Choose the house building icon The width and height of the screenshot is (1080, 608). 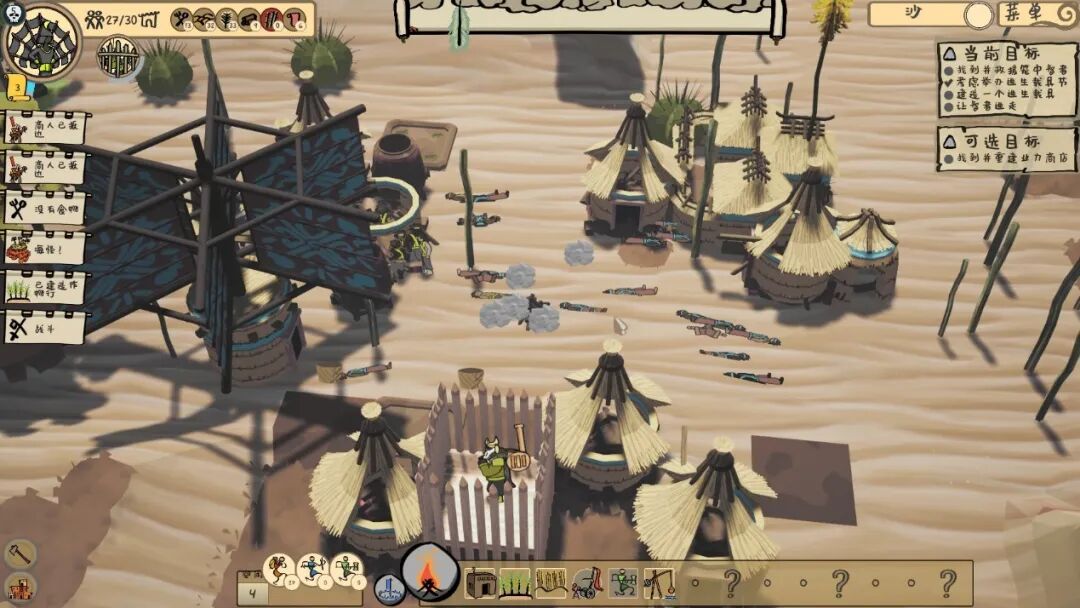(480, 583)
